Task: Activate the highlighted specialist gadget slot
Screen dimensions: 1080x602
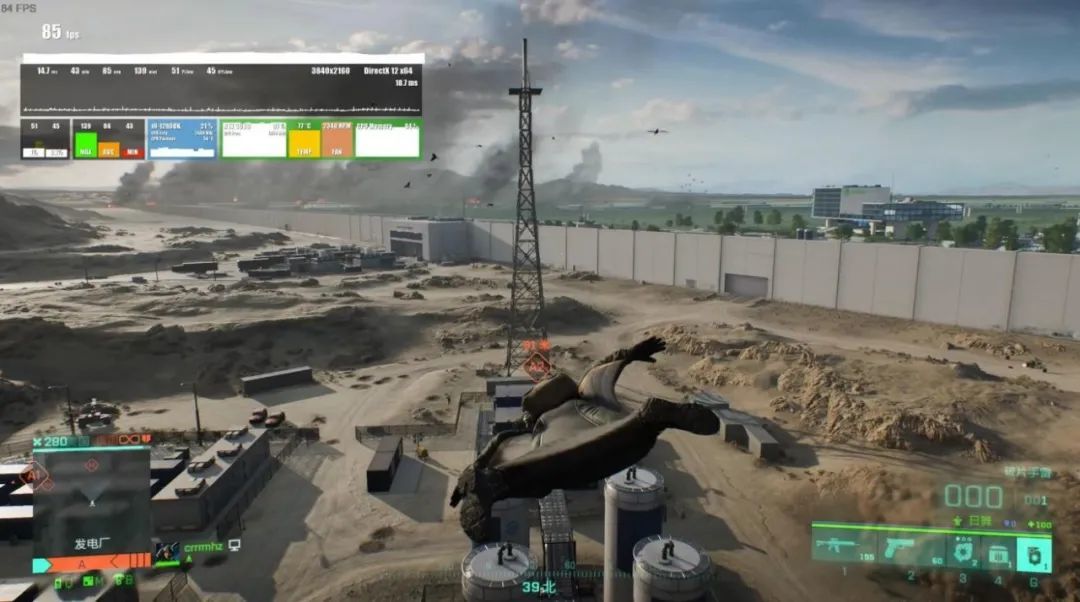Action: (1033, 554)
